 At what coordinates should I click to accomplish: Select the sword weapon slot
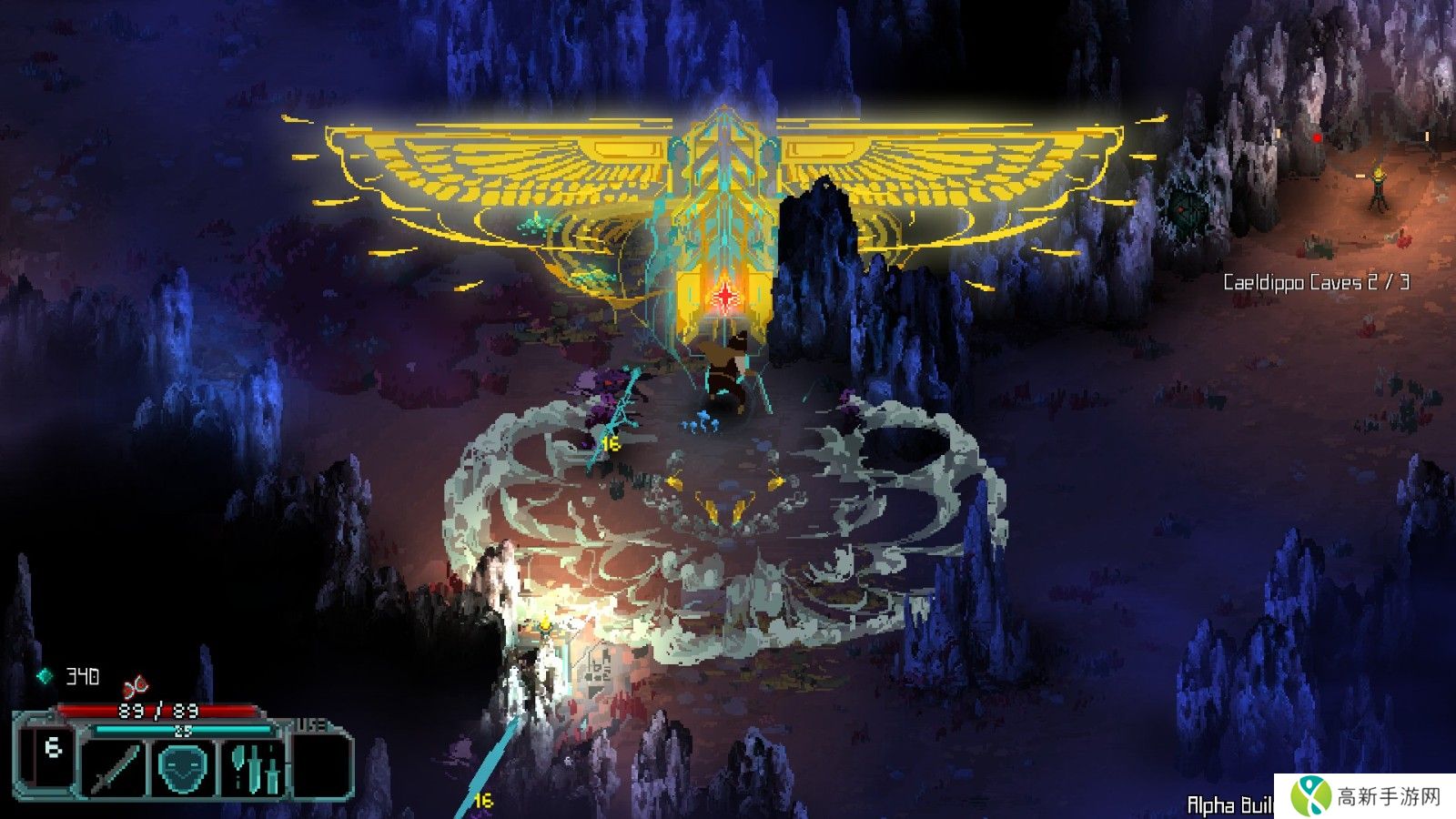(116, 767)
